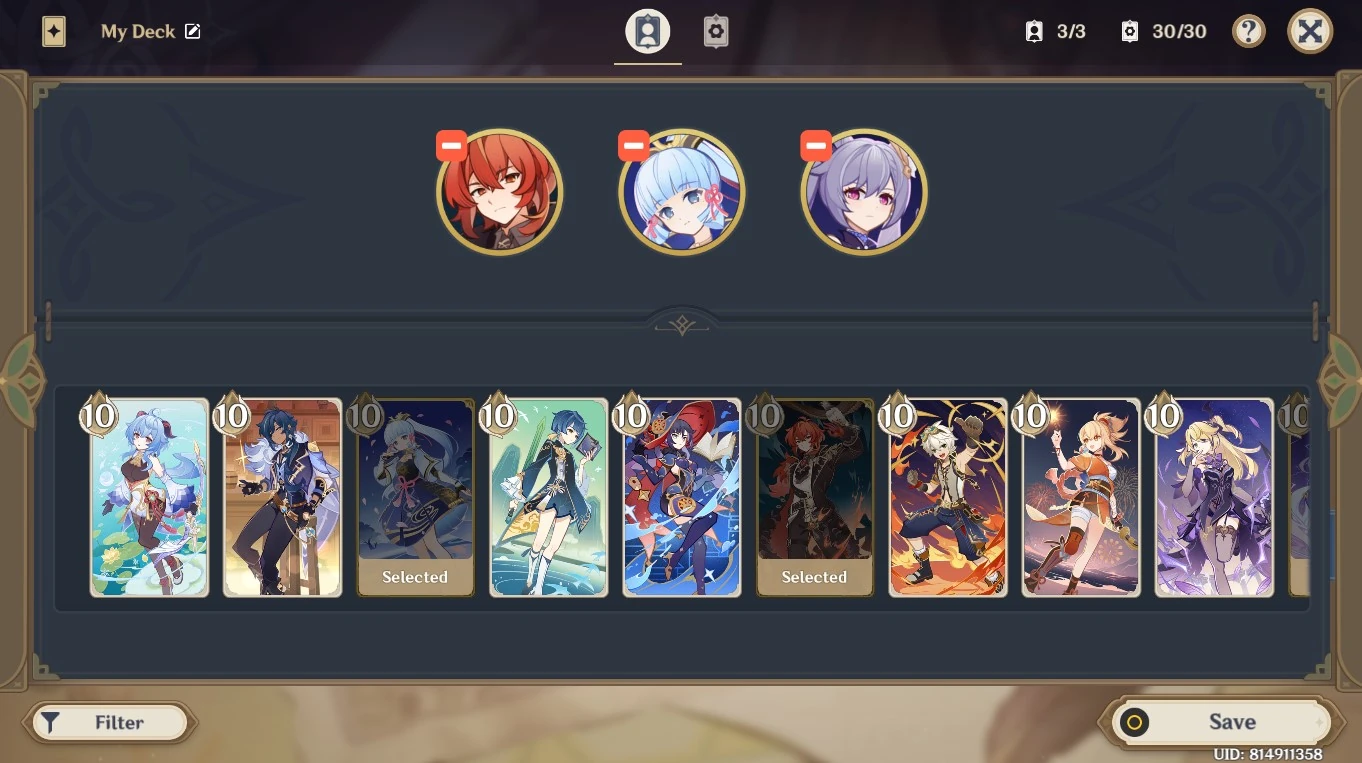Deselect the Ayaka card marked Selected

click(415, 497)
